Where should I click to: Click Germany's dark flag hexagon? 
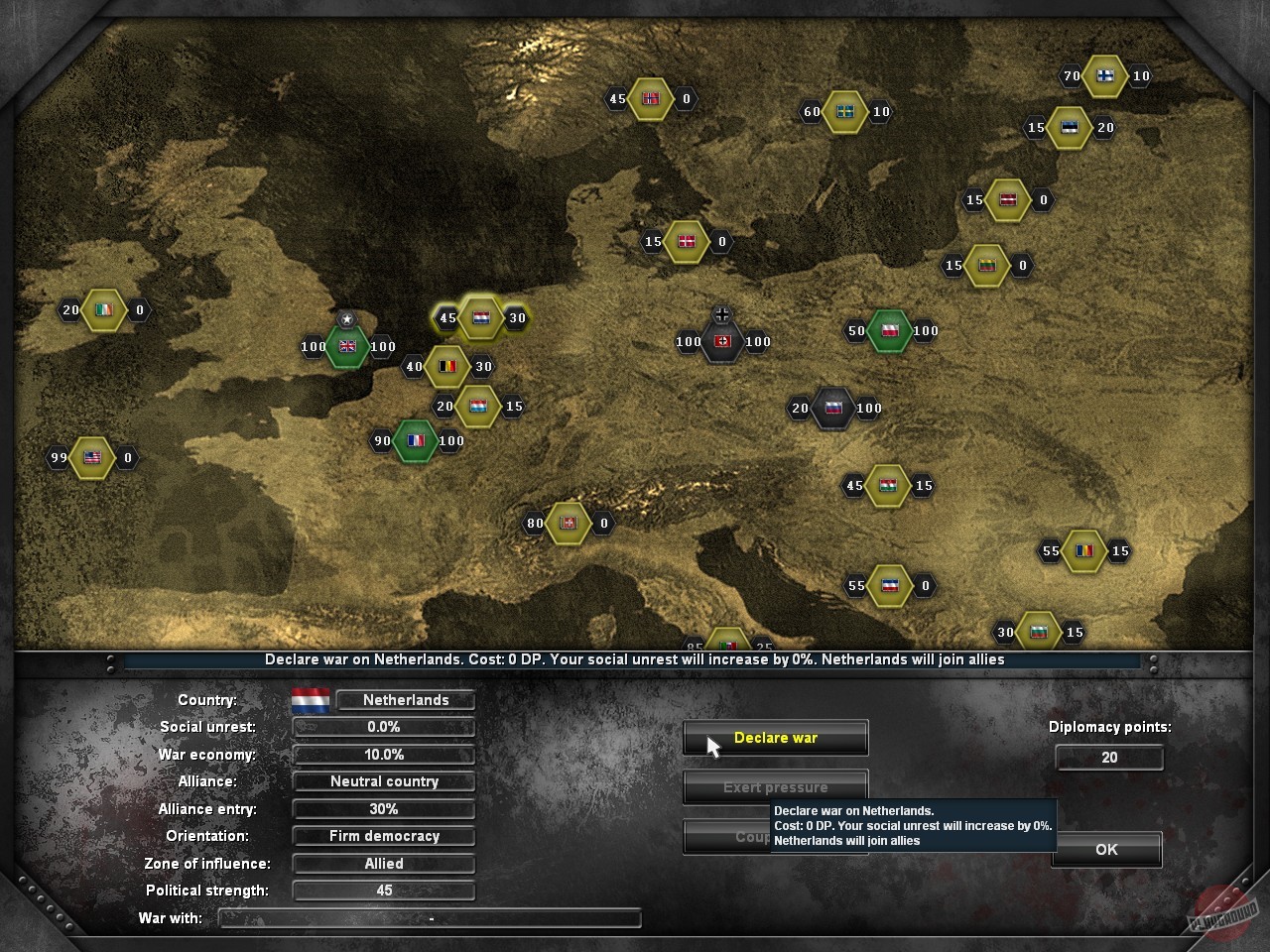[x=721, y=341]
